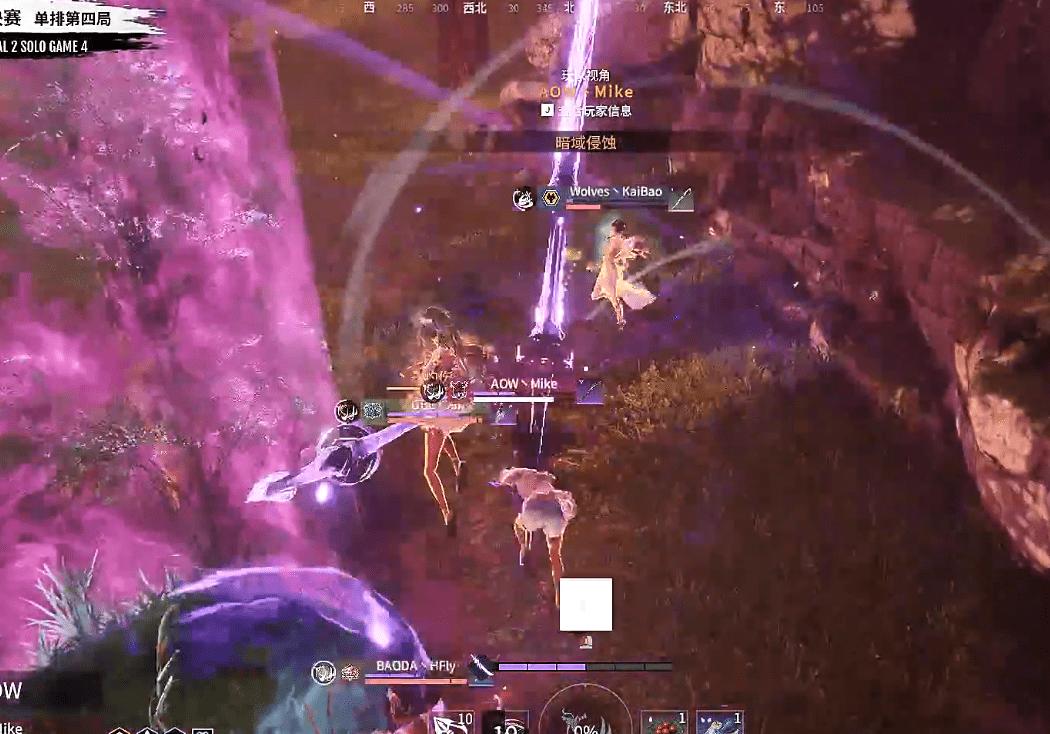The height and width of the screenshot is (734, 1050).
Task: Use the blue item slot beside the berries
Action: pyautogui.click(x=720, y=723)
